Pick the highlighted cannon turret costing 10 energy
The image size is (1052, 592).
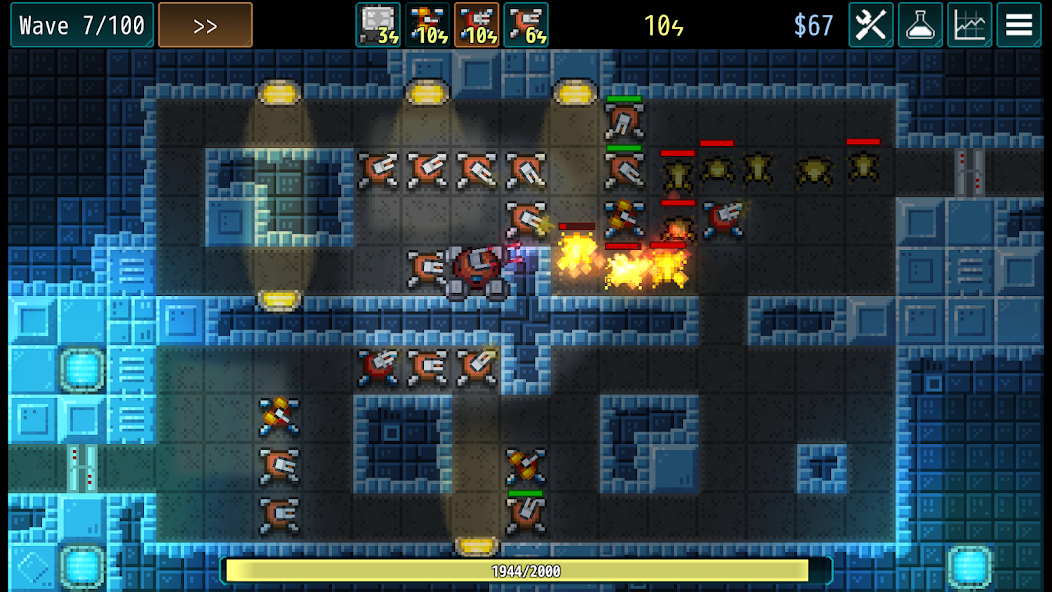(477, 25)
